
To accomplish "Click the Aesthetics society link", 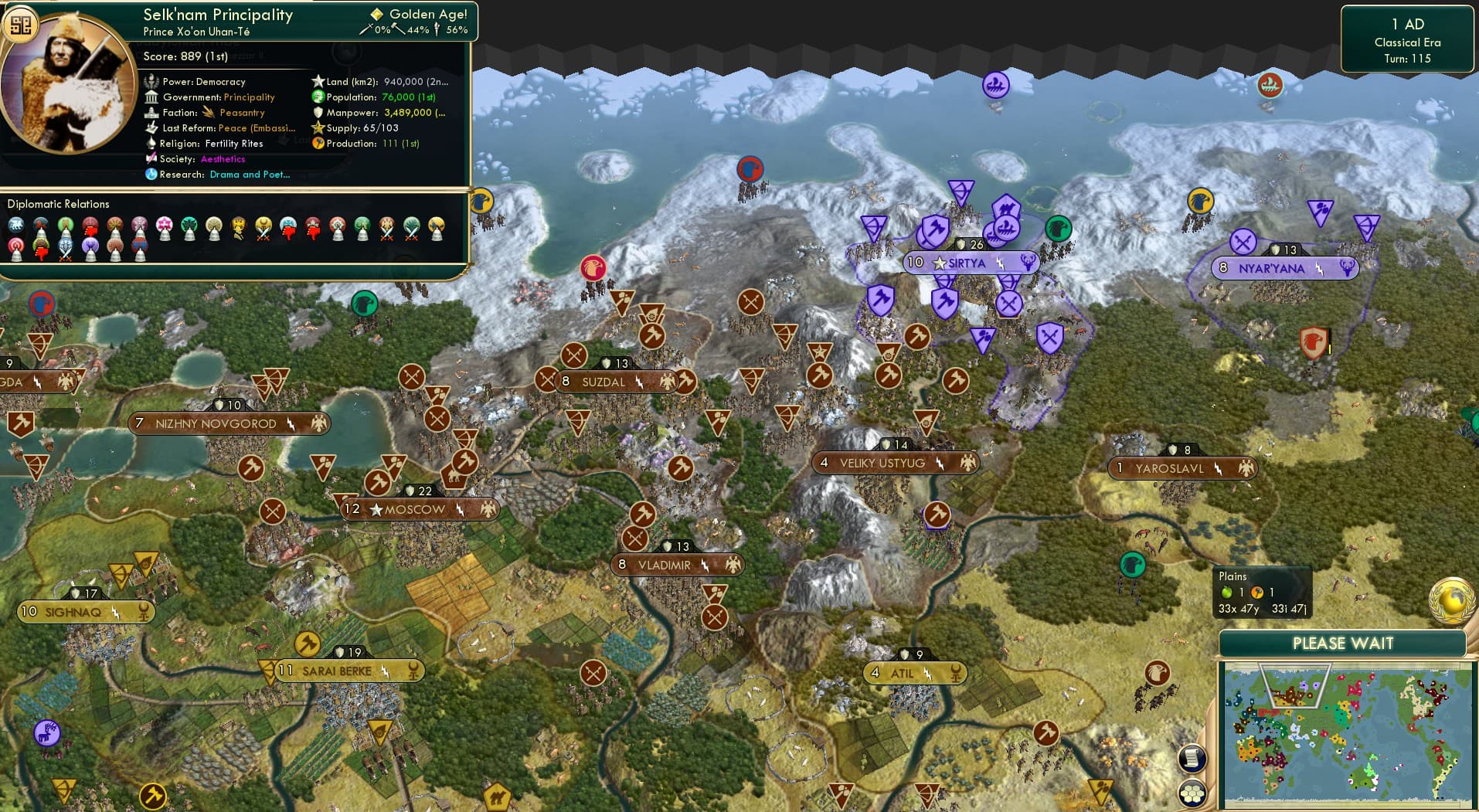I will click(223, 158).
